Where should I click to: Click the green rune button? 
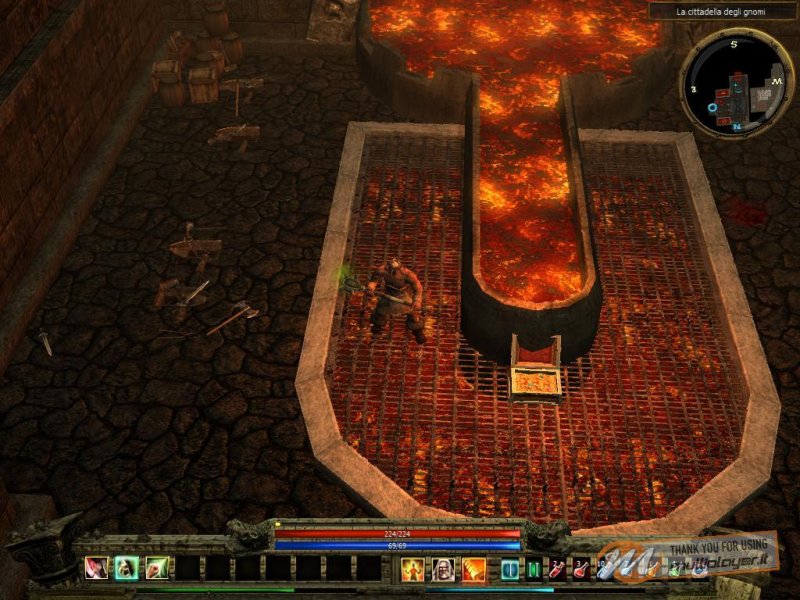point(533,570)
